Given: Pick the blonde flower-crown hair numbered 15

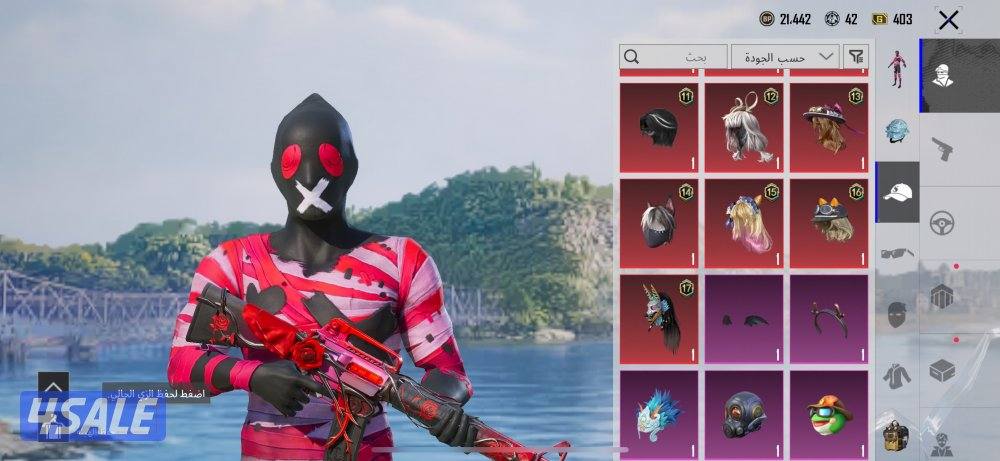Looking at the screenshot, I should (x=744, y=223).
